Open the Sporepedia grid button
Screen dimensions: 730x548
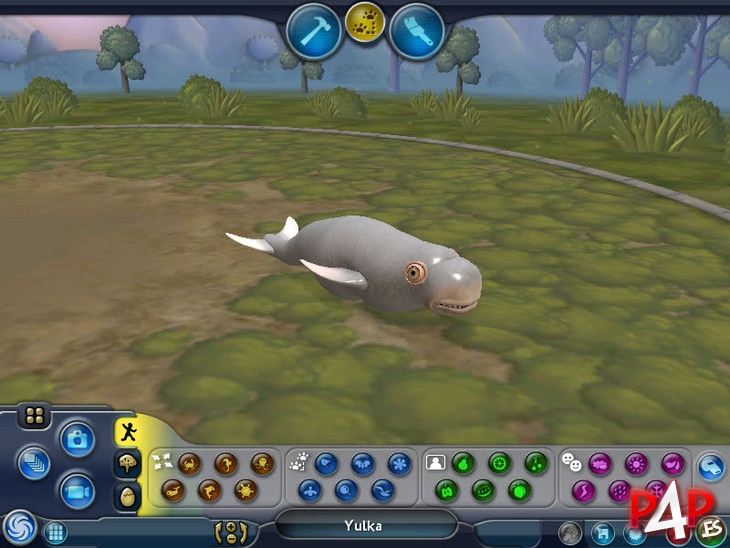pyautogui.click(x=56, y=532)
